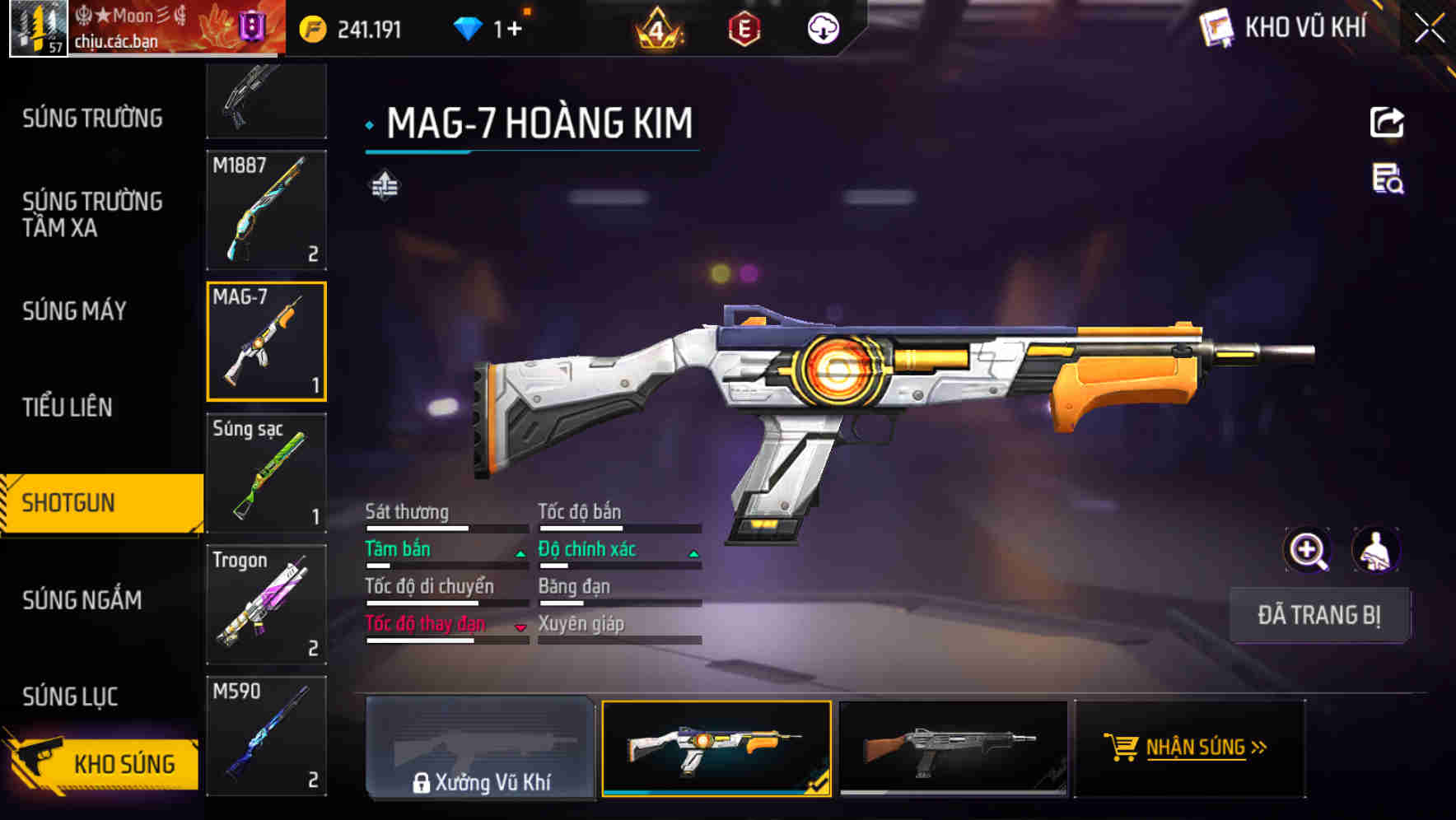Open the Súng Lục category
This screenshot has width=1456, height=820.
tap(71, 697)
